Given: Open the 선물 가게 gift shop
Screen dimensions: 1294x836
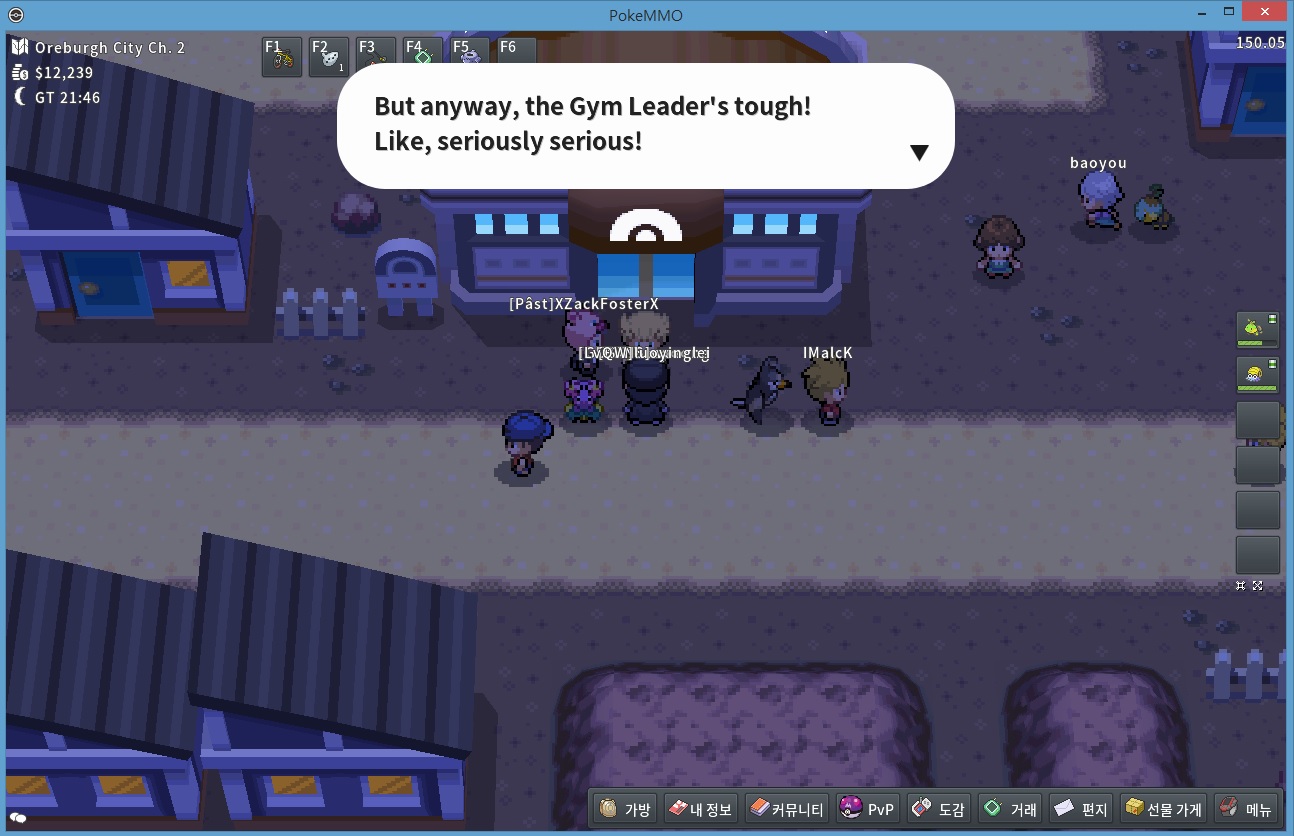Looking at the screenshot, I should pos(1163,809).
